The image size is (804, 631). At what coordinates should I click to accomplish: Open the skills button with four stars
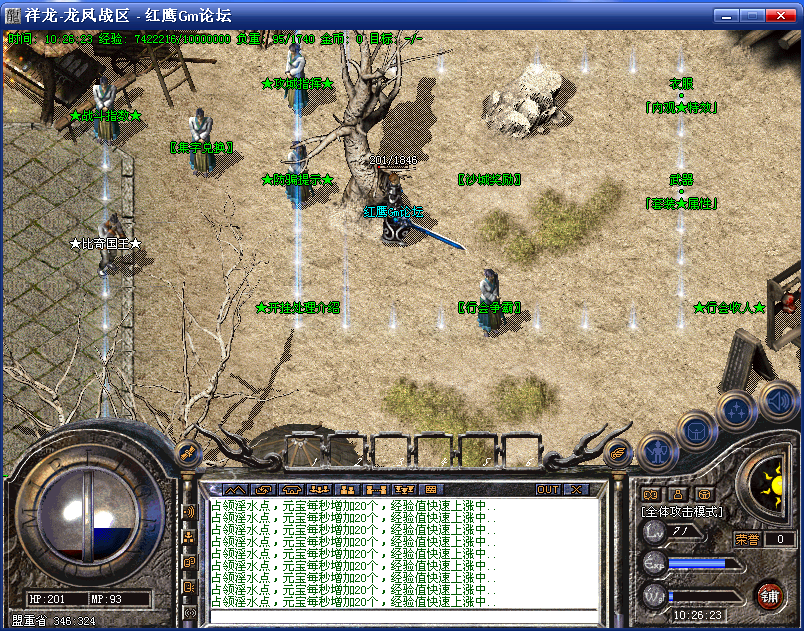(737, 410)
